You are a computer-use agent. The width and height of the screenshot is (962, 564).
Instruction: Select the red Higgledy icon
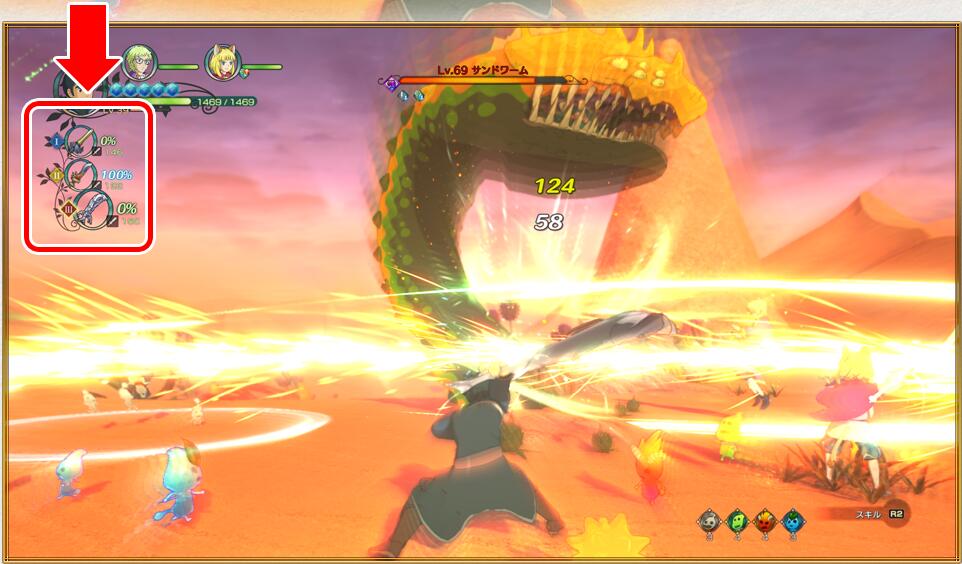764,521
